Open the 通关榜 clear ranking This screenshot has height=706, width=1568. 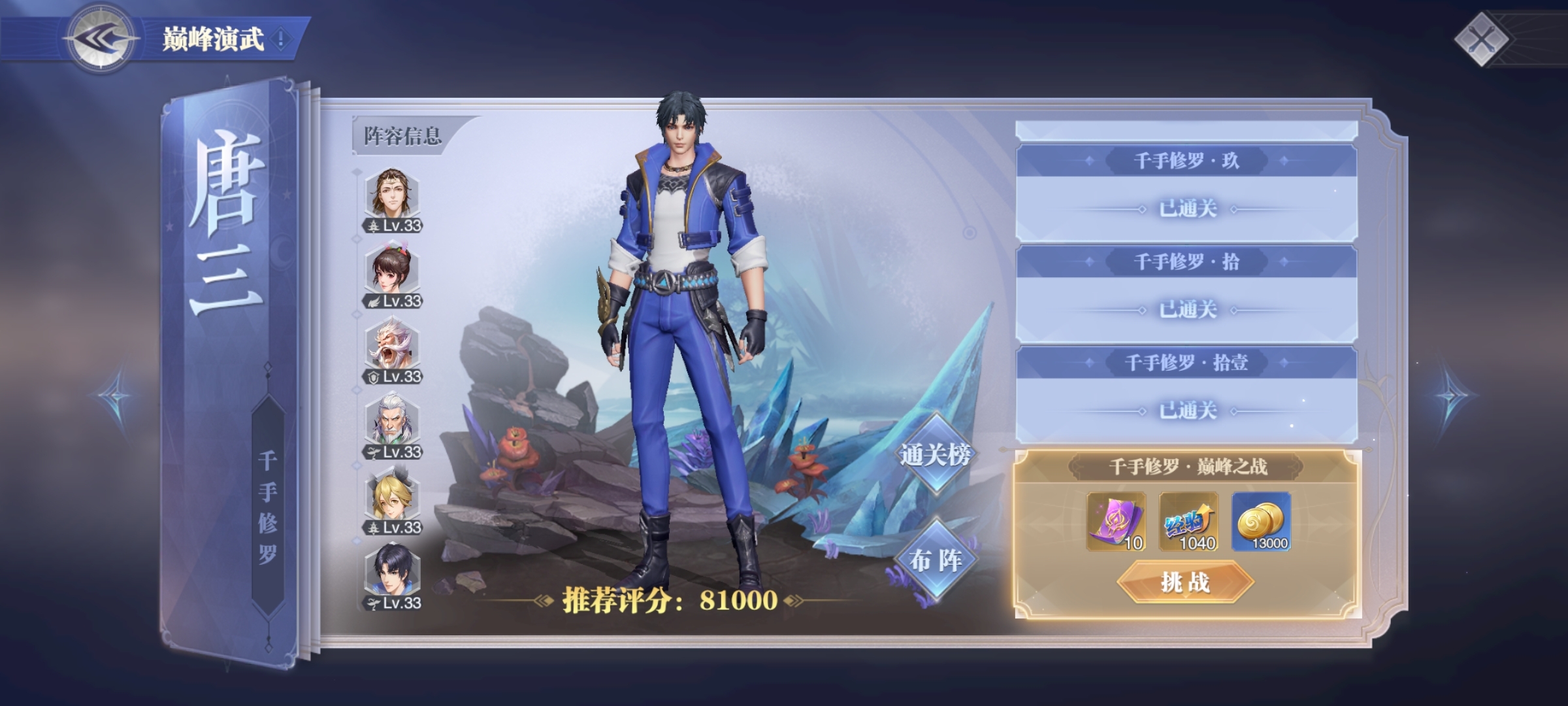pyautogui.click(x=935, y=454)
